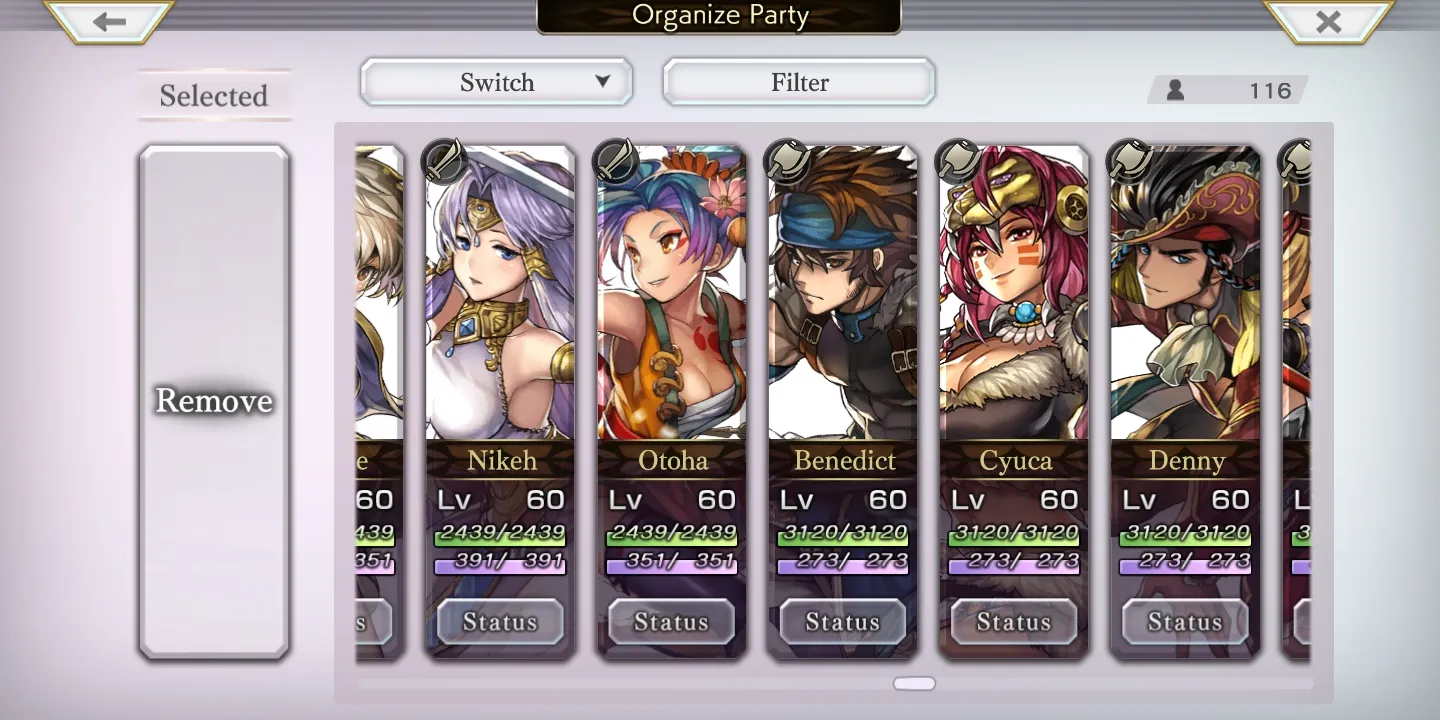Screen dimensions: 1440x720
Task: Open Otoha's Status page
Action: point(671,622)
